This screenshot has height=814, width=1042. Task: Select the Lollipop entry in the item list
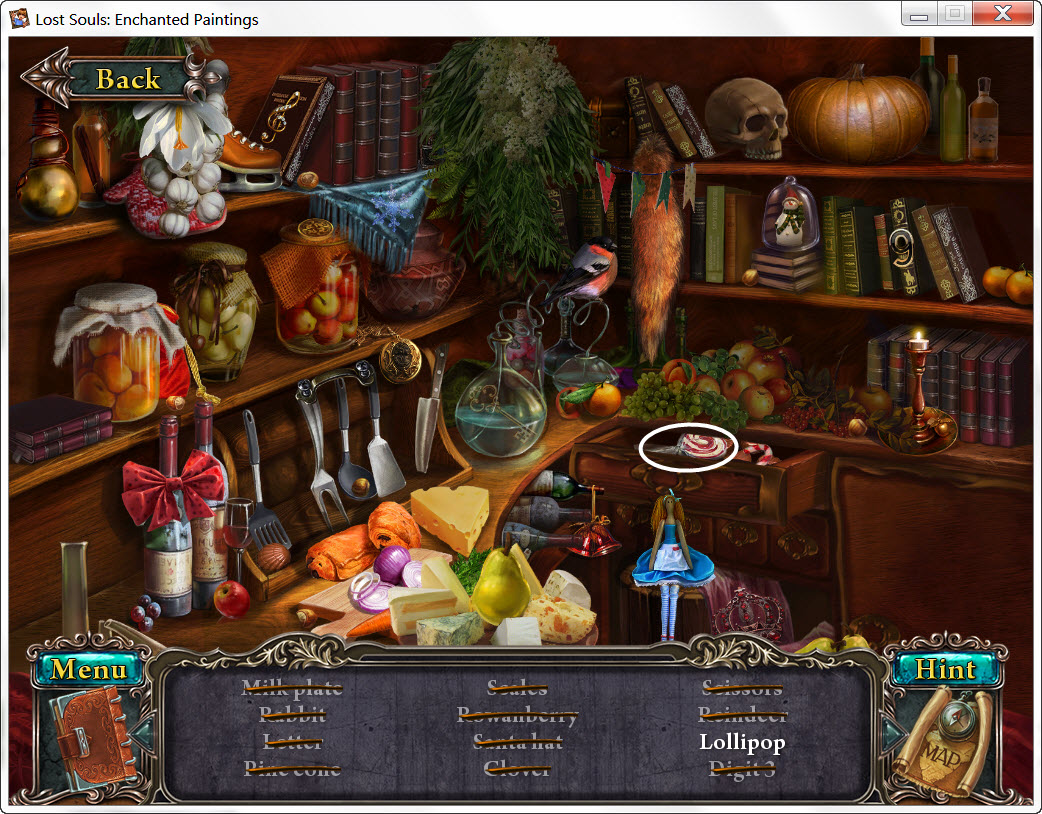[x=742, y=742]
